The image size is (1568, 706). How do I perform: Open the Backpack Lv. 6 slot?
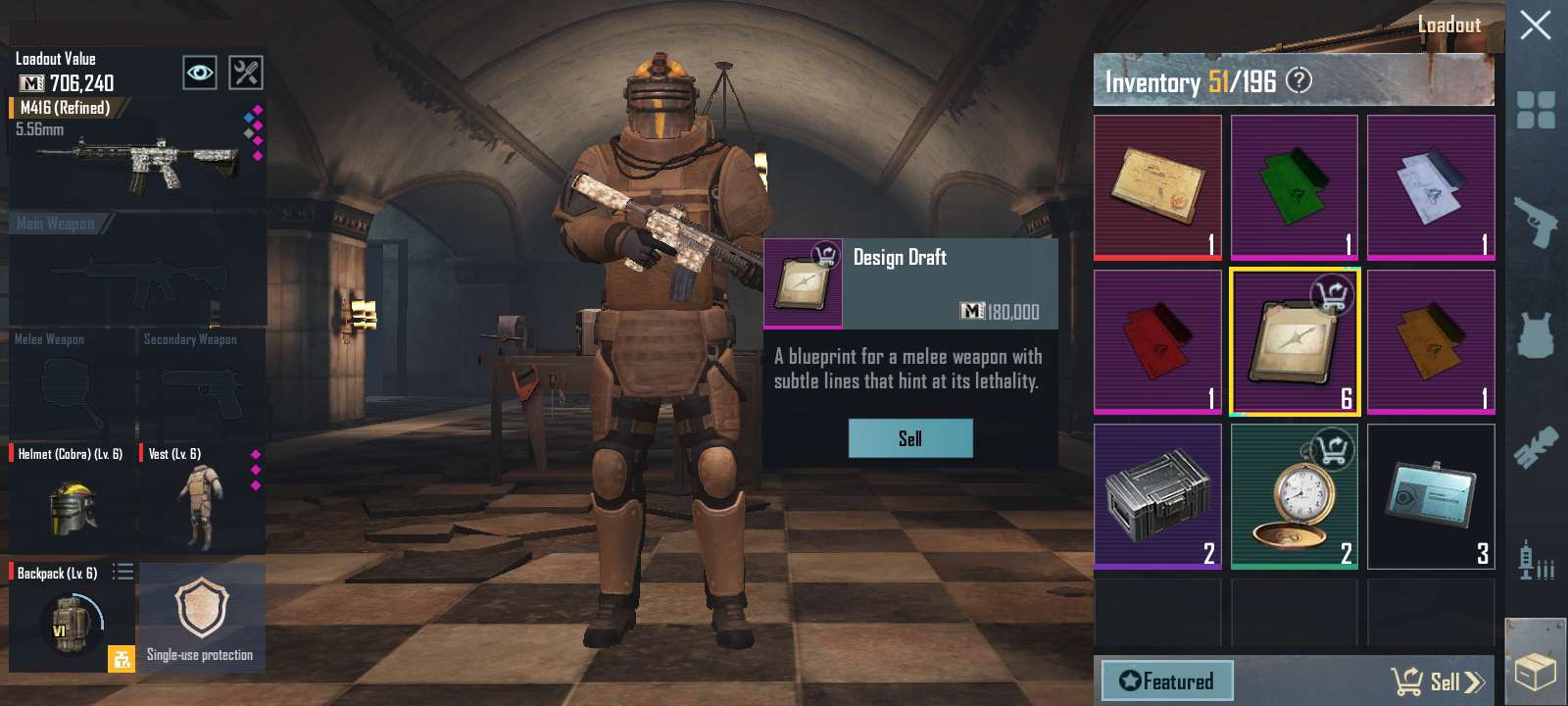[71, 618]
